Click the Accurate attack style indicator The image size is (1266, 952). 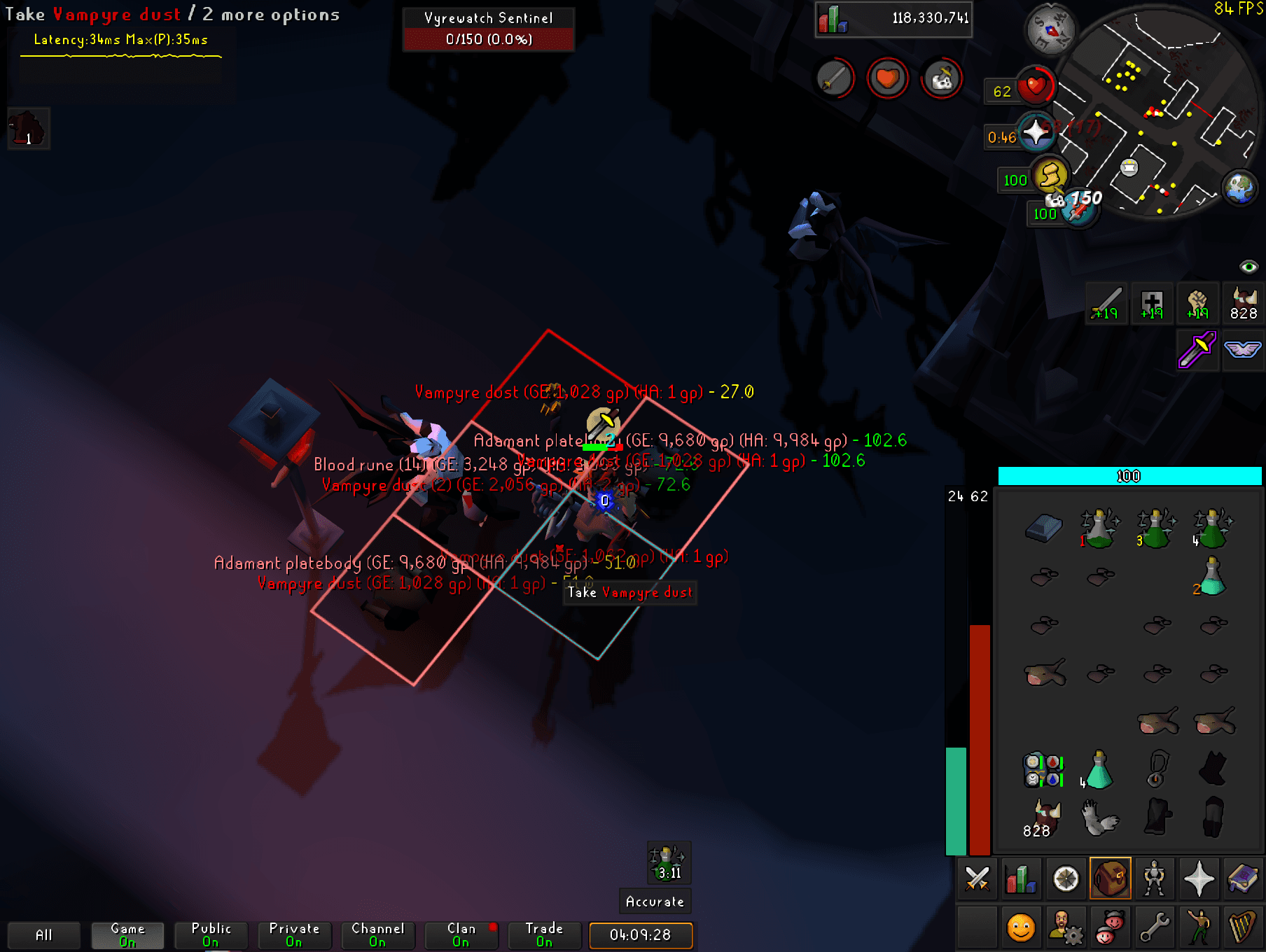654,902
